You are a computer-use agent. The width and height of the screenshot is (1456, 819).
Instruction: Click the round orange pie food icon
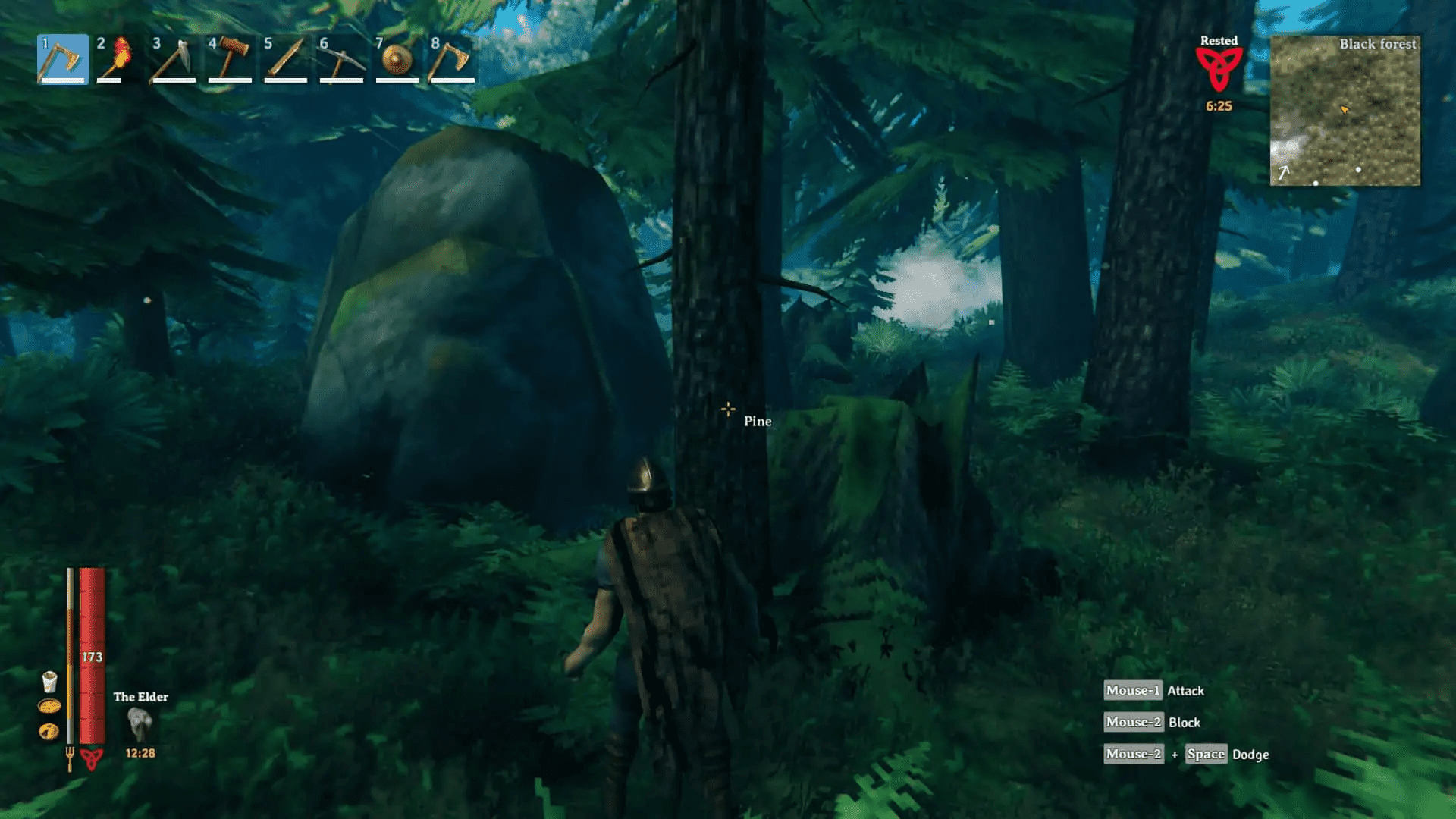pos(49,731)
